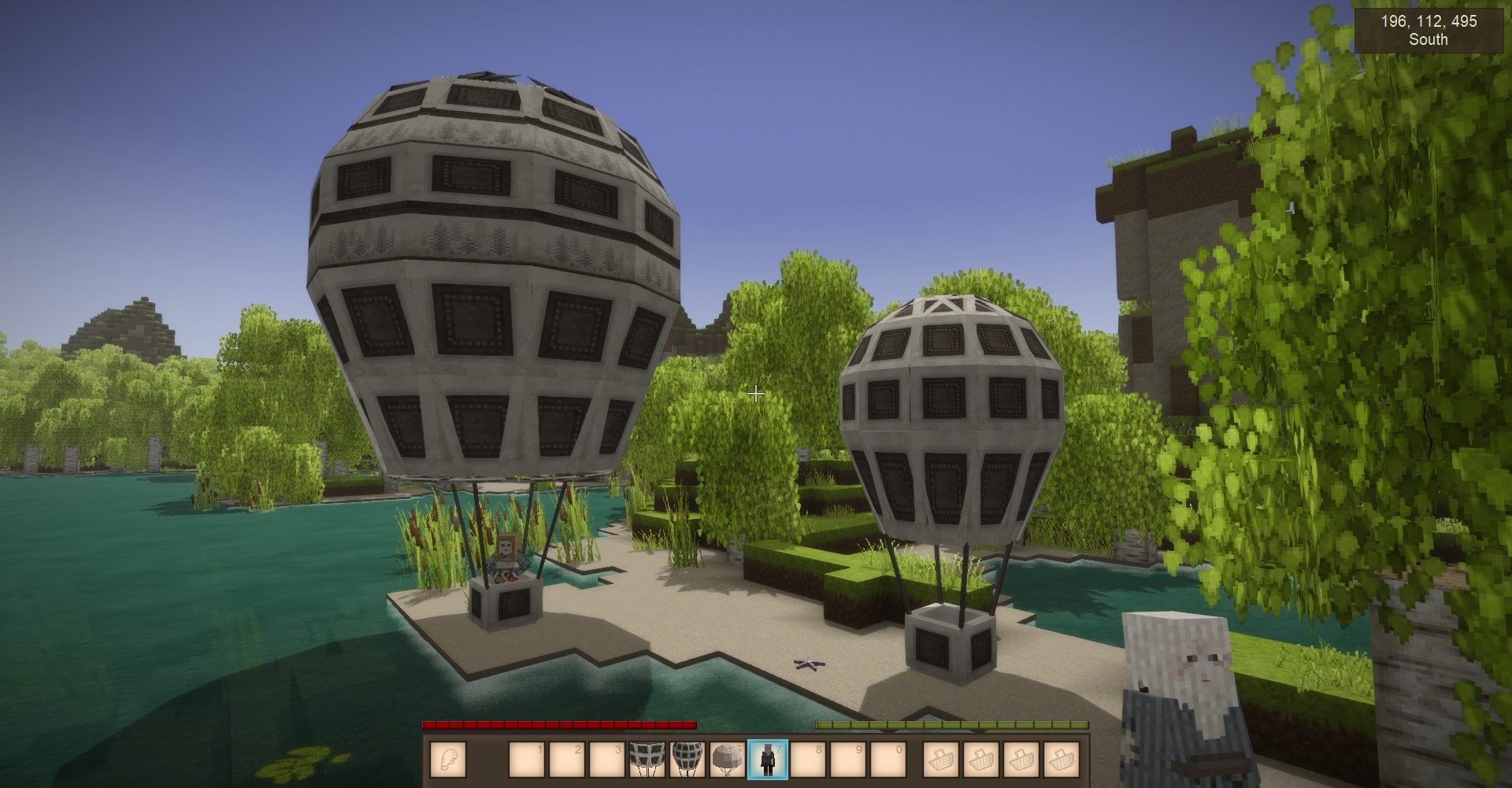This screenshot has height=788, width=1512.
Task: Select empty hotbar slot numbered 8
Action: [x=807, y=760]
